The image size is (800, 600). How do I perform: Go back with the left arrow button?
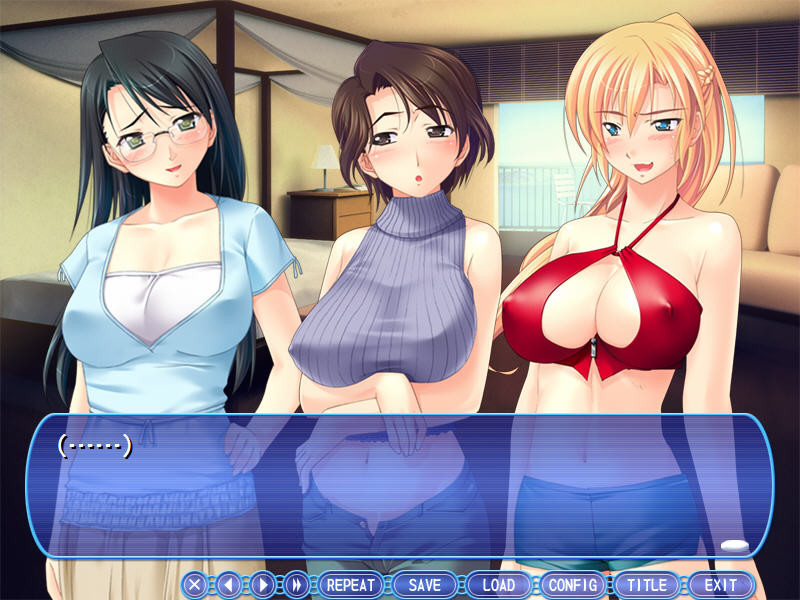pos(229,585)
